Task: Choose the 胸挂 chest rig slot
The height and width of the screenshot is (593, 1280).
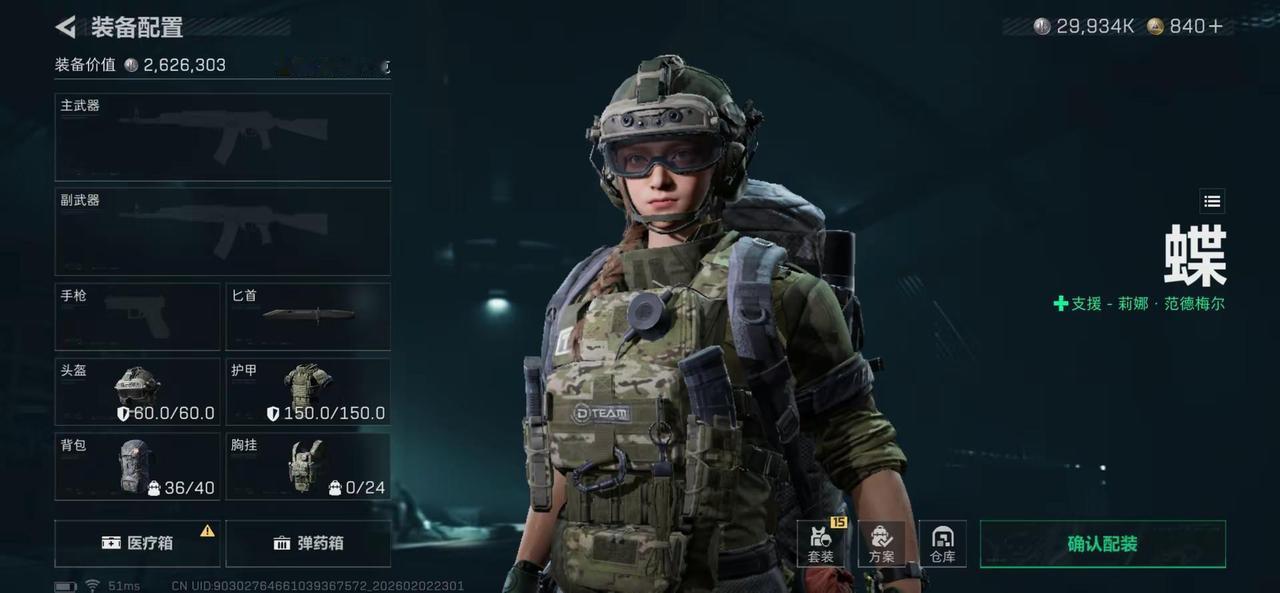Action: tap(308, 466)
